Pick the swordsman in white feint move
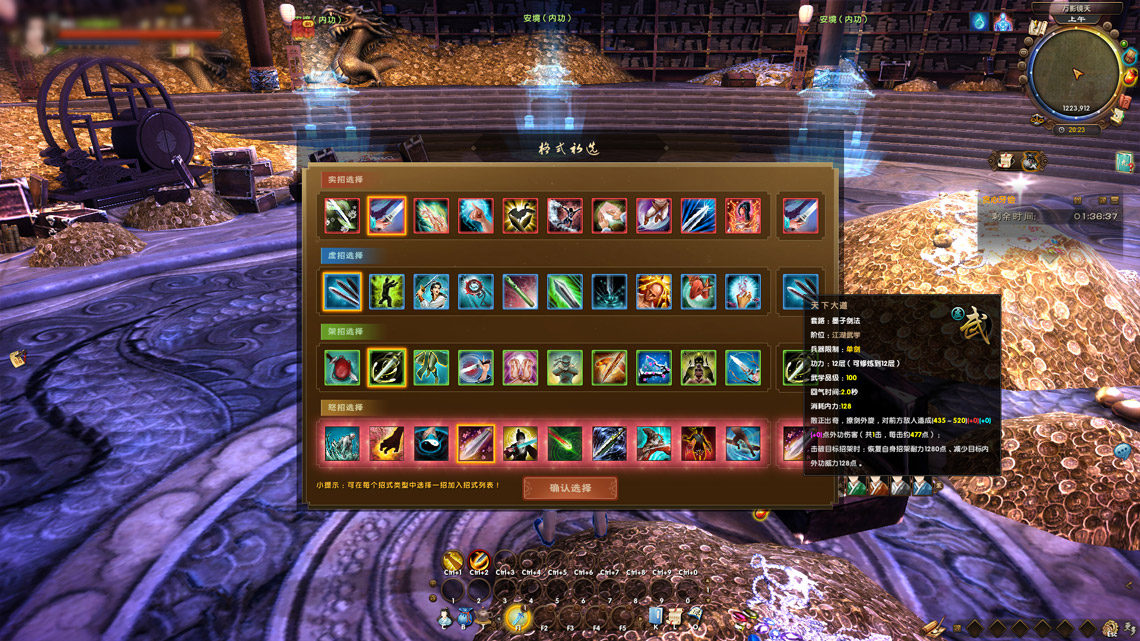This screenshot has height=641, width=1140. (431, 292)
